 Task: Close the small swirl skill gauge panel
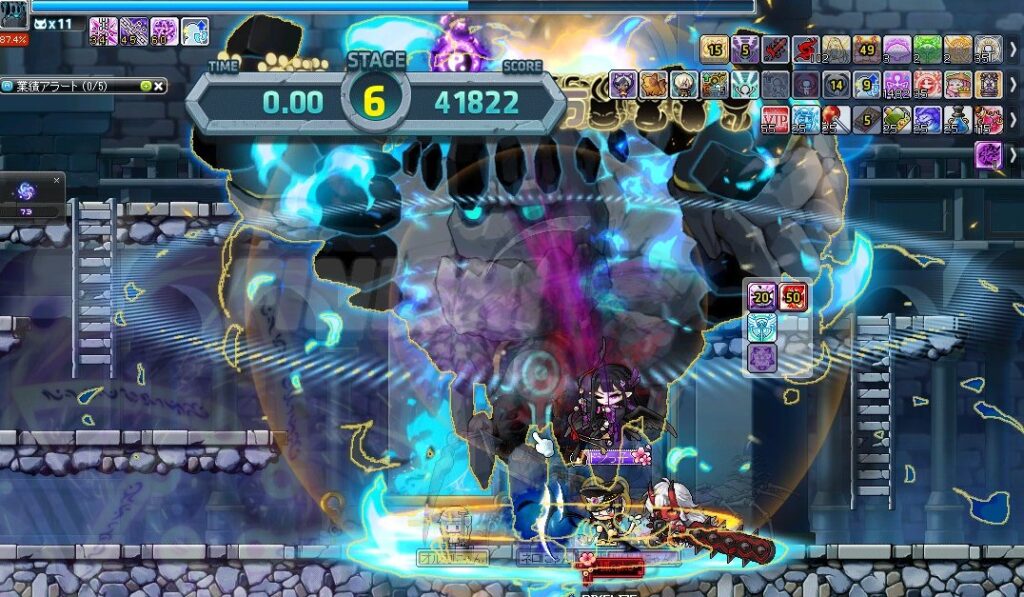pos(57,180)
